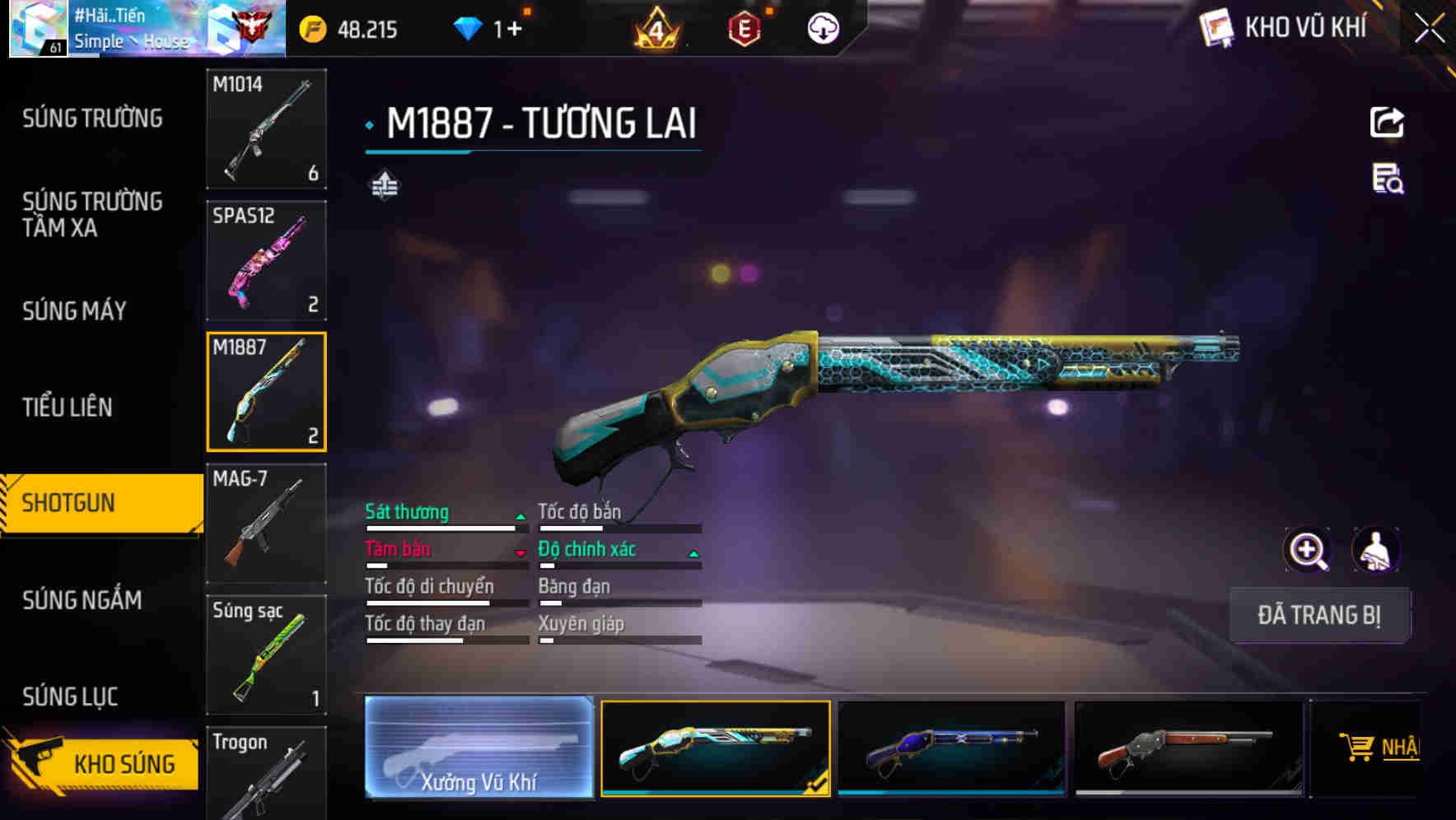Image resolution: width=1456 pixels, height=820 pixels.
Task: Select the SPAS12 weapon thumbnail
Action: [x=265, y=259]
